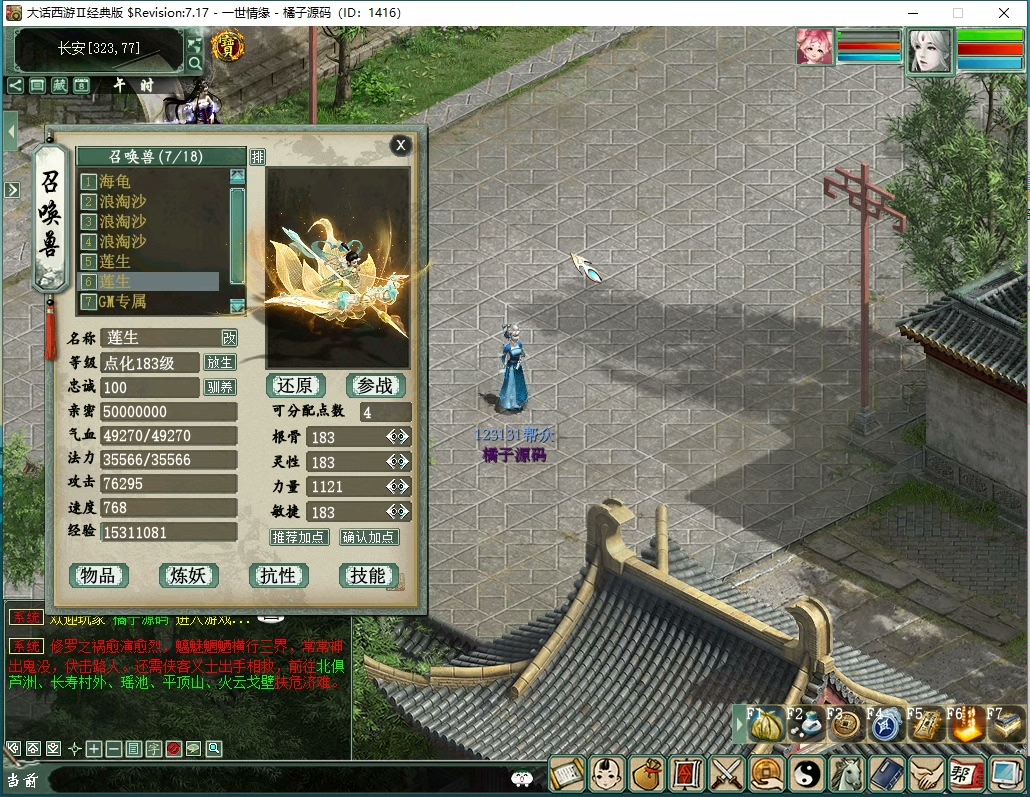
Task: View the pet 技能 skills
Action: [x=368, y=575]
